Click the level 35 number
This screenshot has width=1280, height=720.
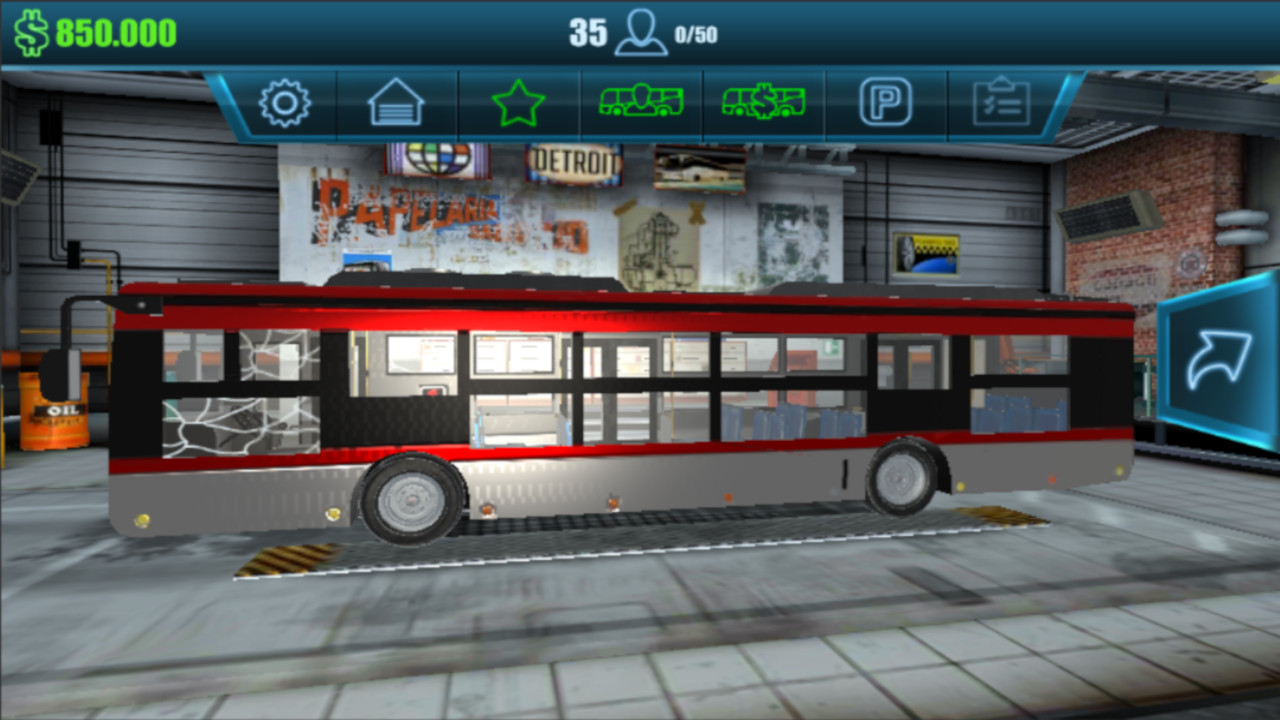(589, 29)
